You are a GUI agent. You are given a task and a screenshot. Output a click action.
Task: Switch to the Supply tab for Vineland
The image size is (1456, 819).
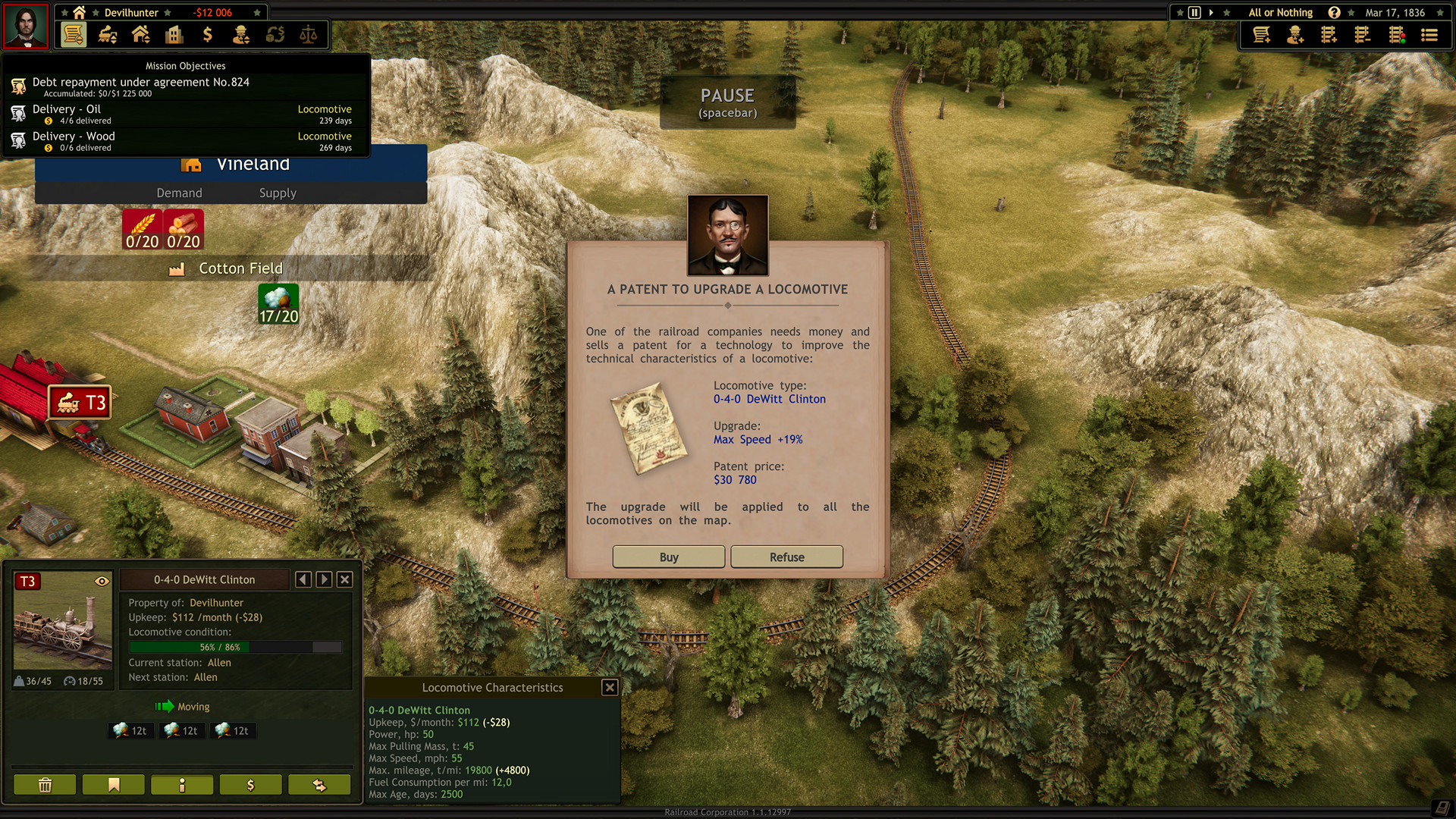tap(277, 193)
